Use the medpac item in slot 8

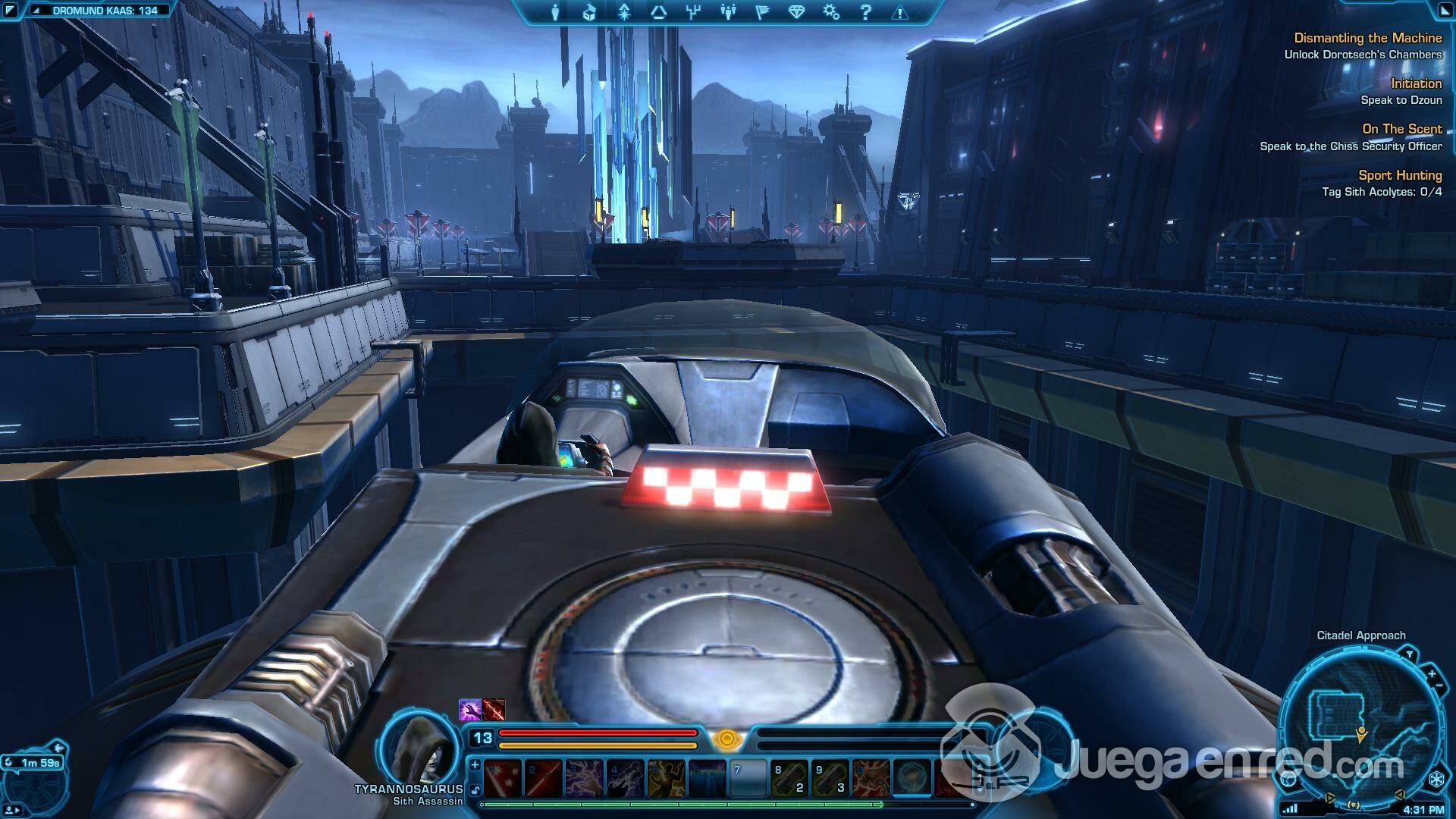pyautogui.click(x=789, y=778)
